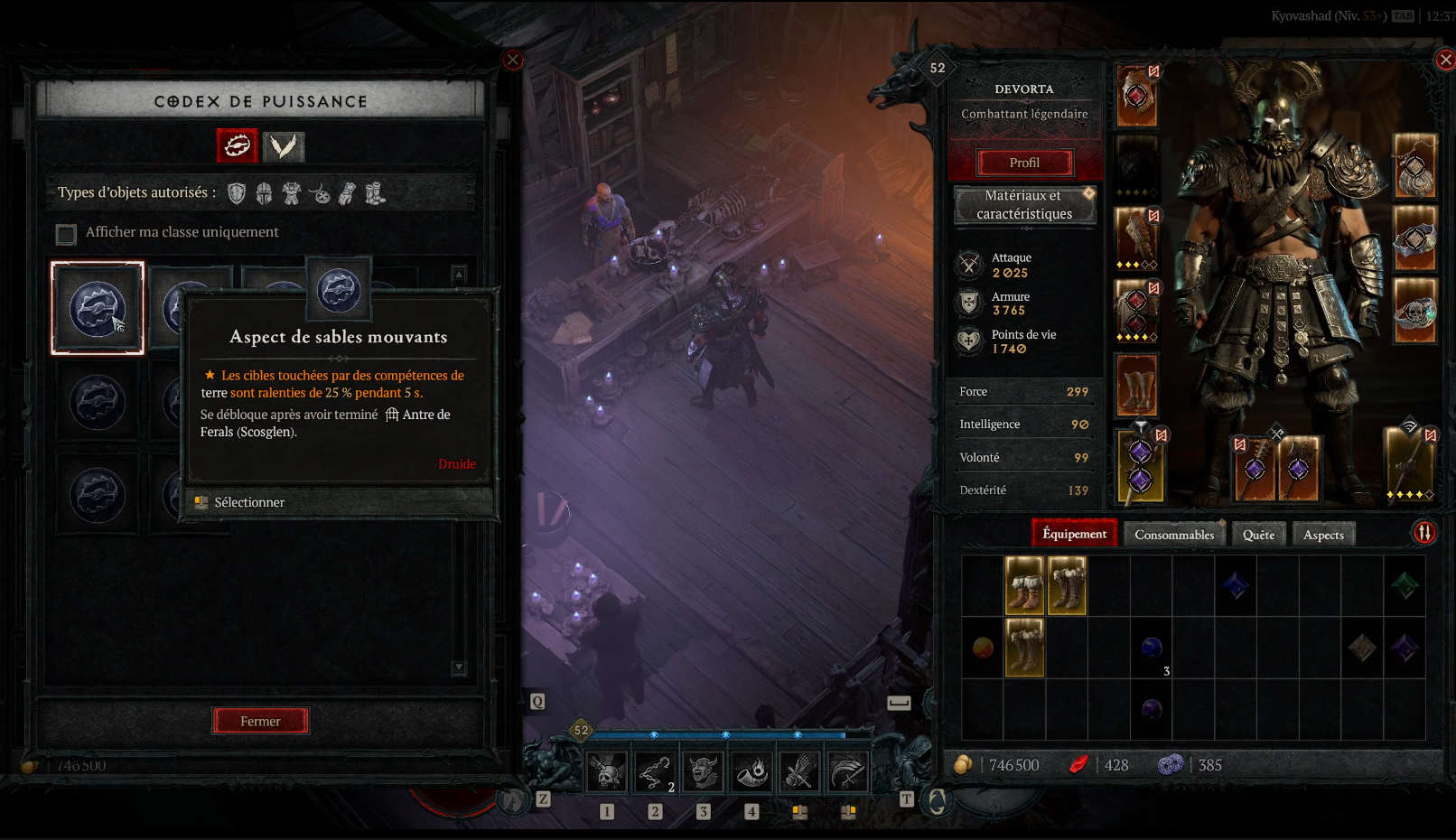The height and width of the screenshot is (840, 1456).
Task: Switch to the wings codex category tab
Action: [284, 146]
